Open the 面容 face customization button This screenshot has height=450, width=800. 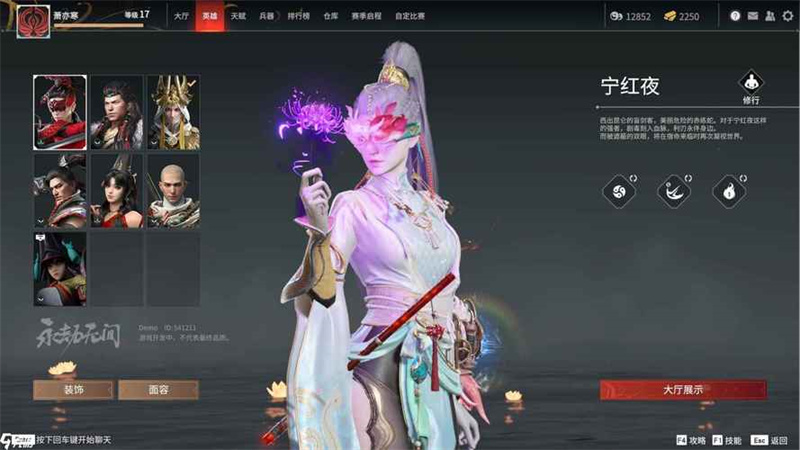click(x=158, y=390)
